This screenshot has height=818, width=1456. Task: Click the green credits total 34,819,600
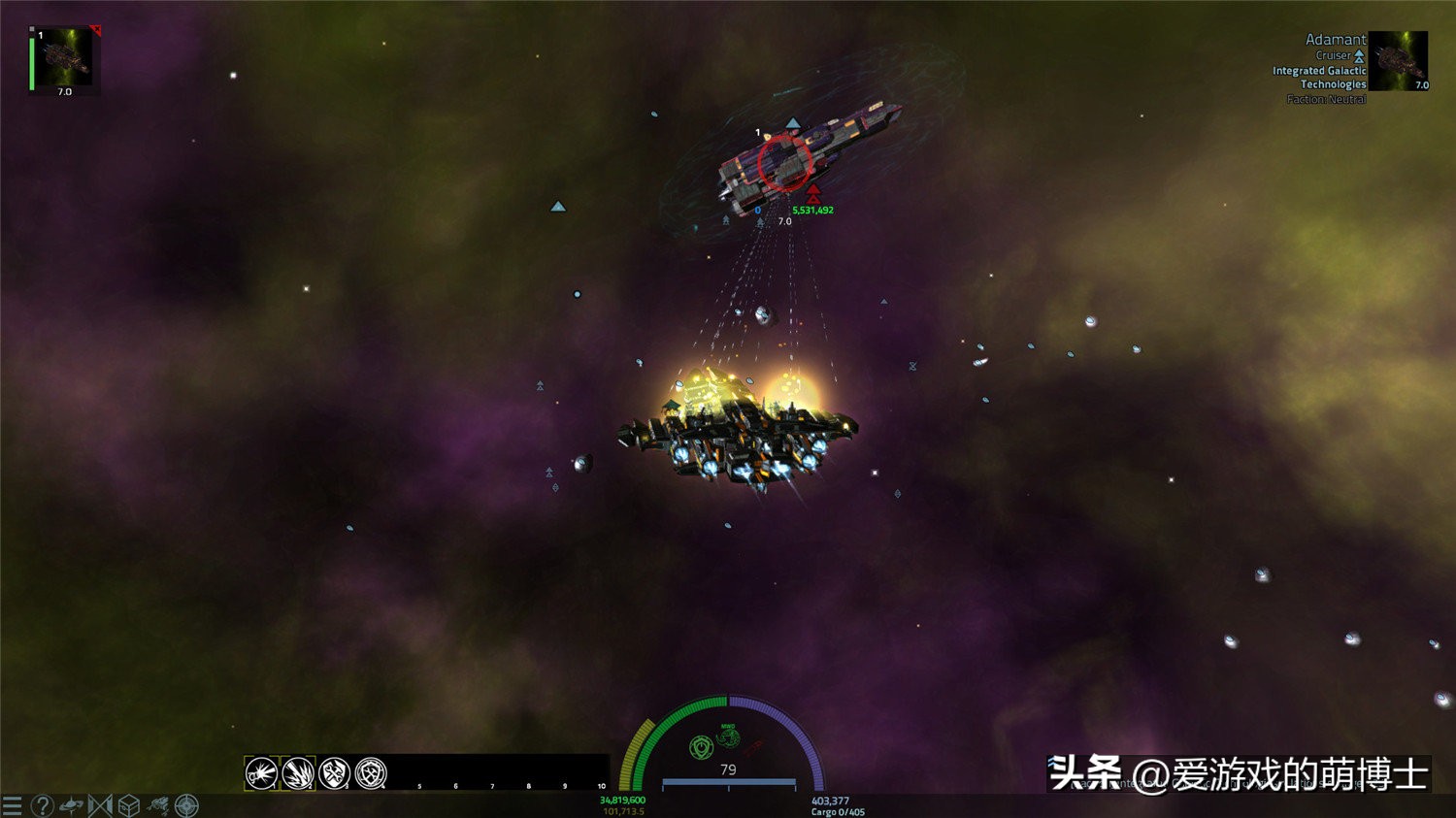point(624,800)
